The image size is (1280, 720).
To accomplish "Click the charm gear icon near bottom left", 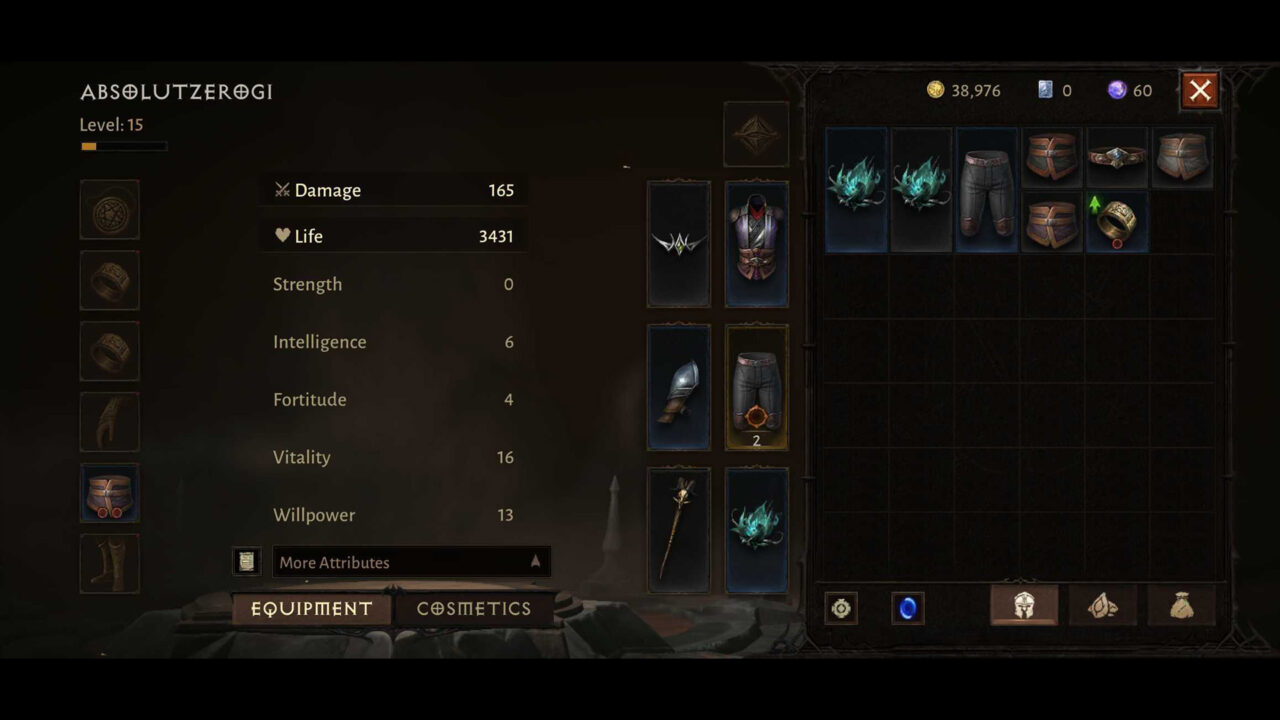I will pos(841,608).
